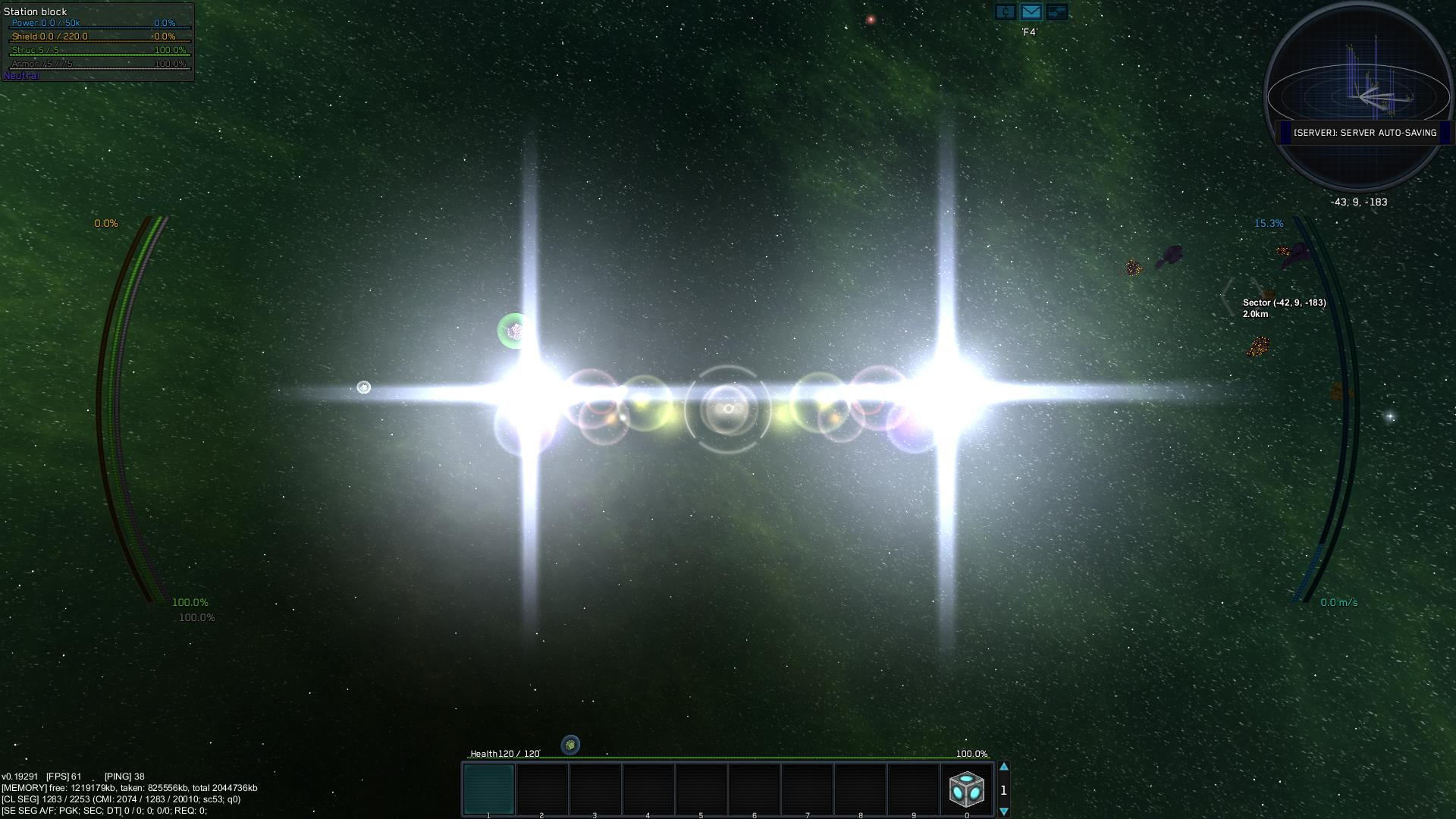Viewport: 1456px width, 819px height.
Task: Select the highlighted first hotbar slot
Action: coord(489,789)
